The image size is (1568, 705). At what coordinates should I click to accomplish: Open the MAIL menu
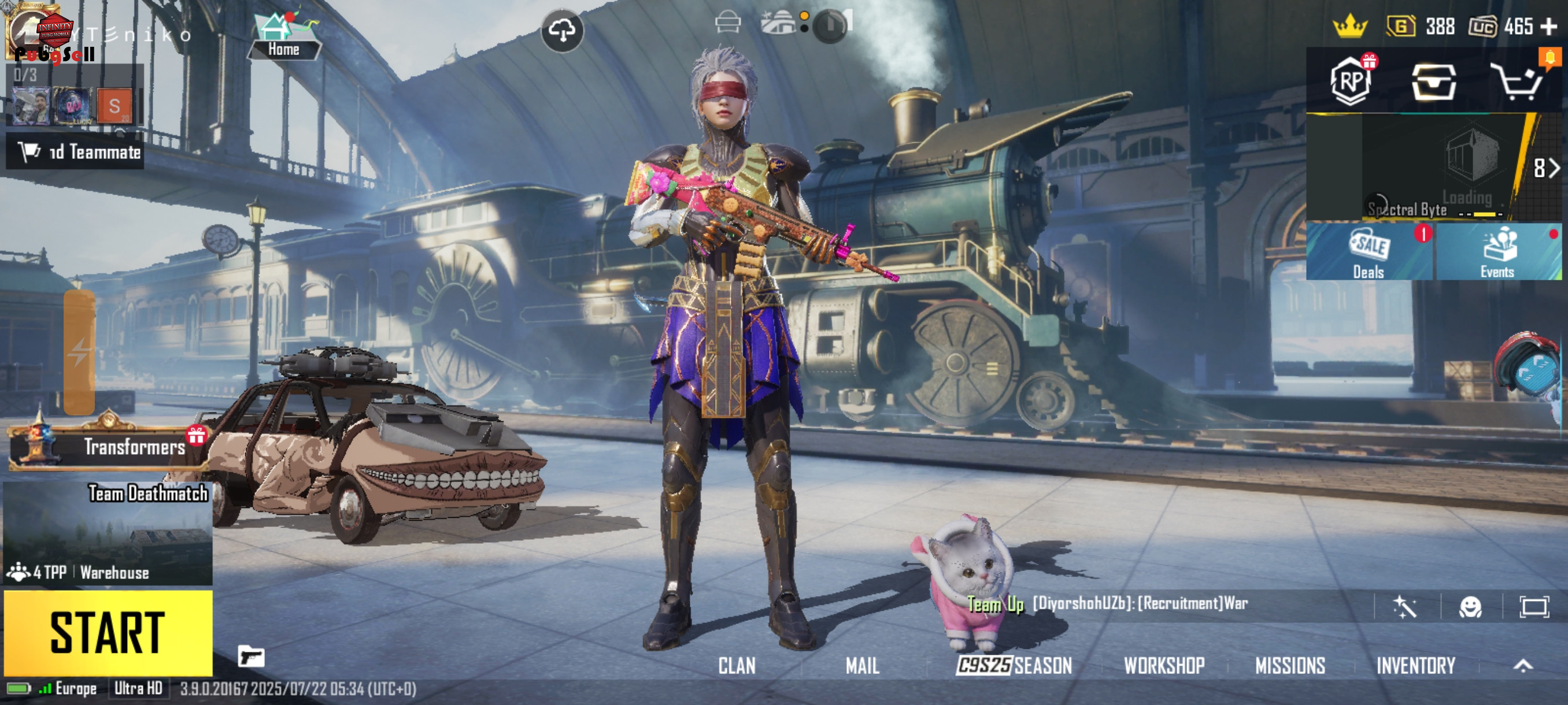coord(862,666)
